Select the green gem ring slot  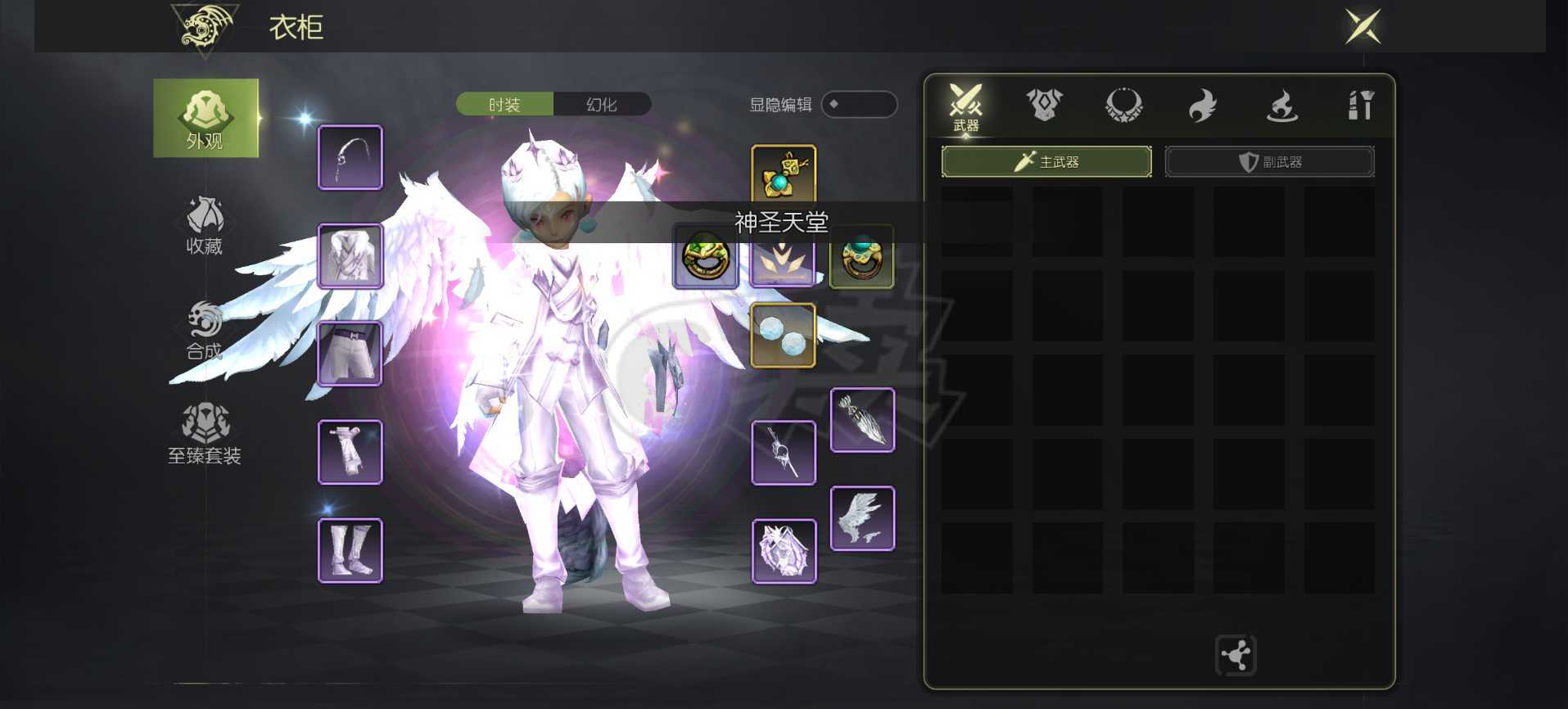[706, 257]
